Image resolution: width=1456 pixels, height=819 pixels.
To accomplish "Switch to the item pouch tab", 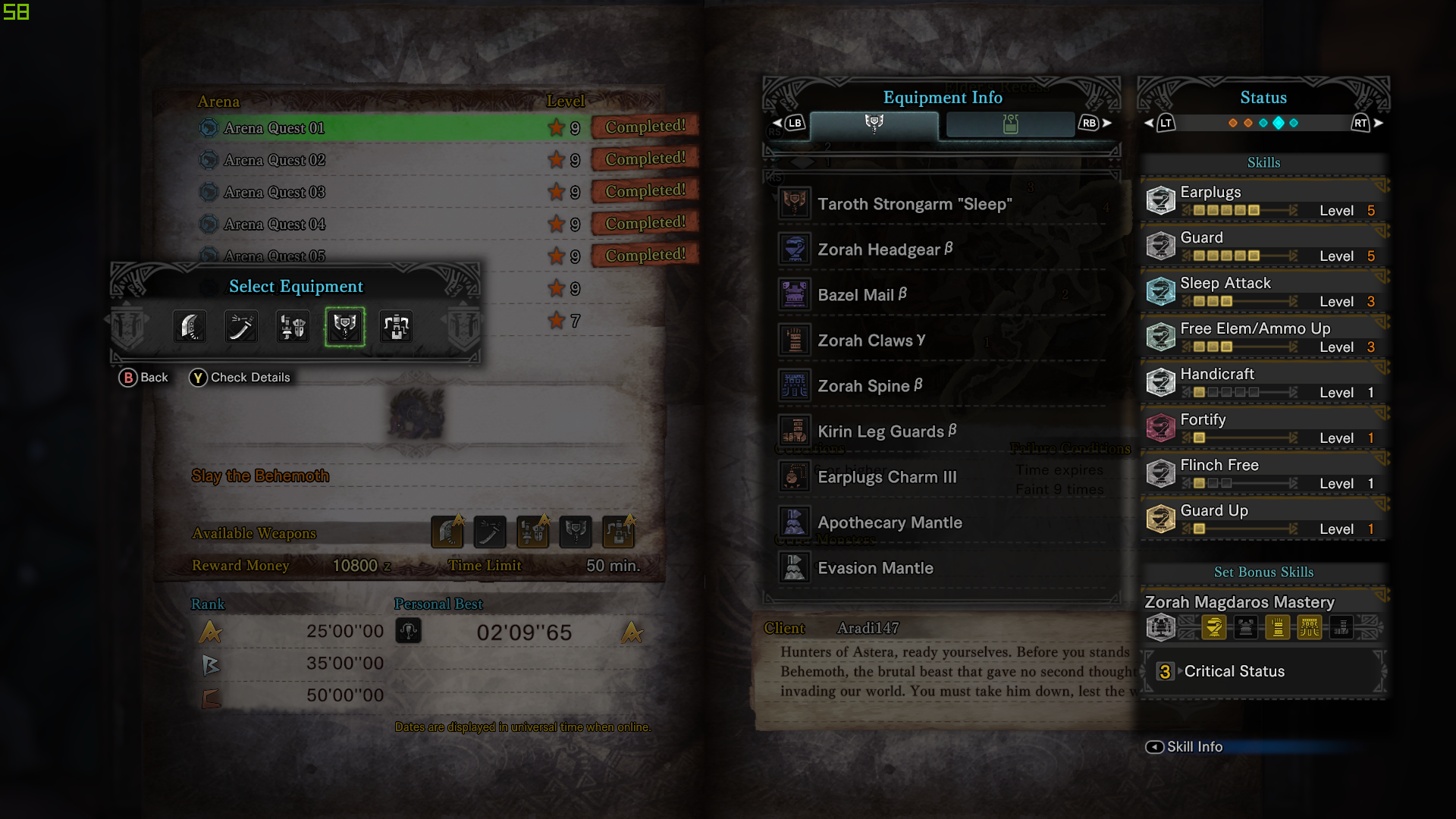I will [1010, 124].
